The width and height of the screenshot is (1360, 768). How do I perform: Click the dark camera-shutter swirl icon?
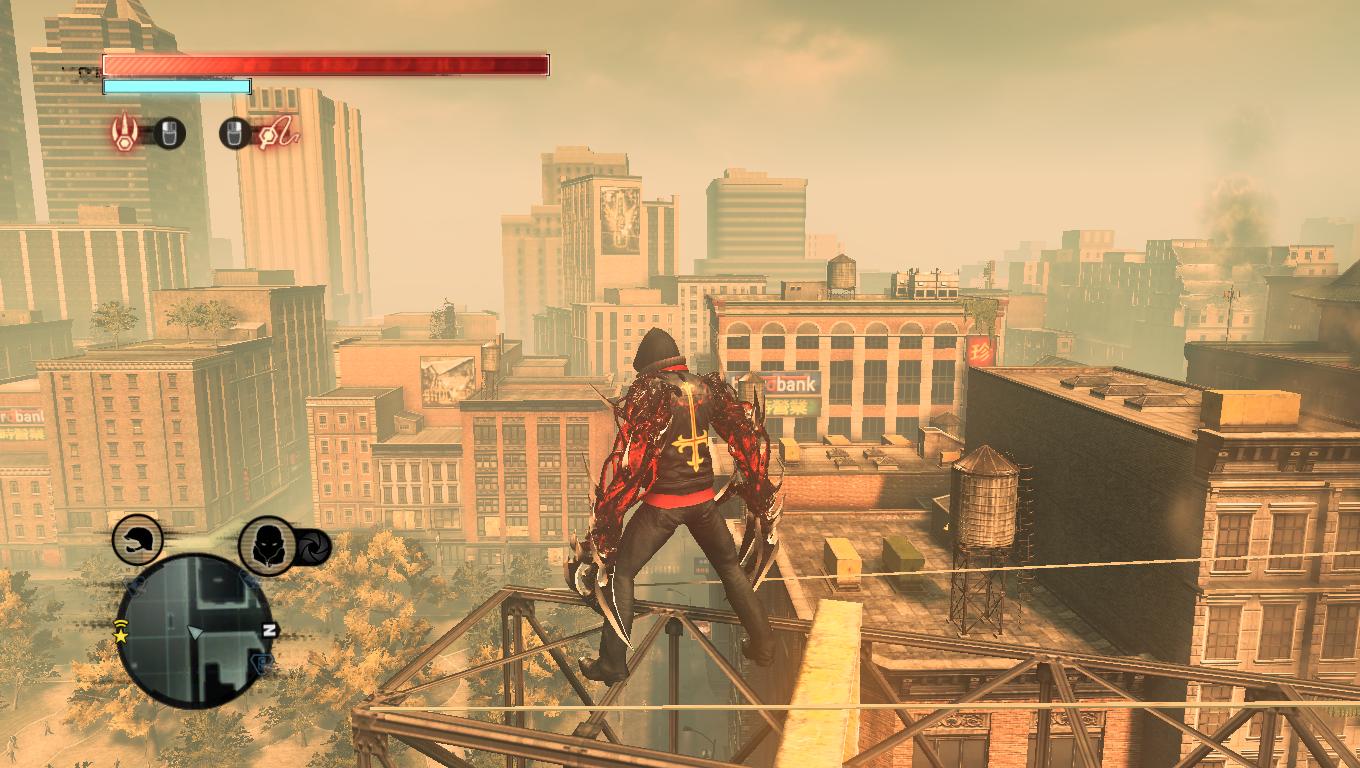(x=313, y=546)
